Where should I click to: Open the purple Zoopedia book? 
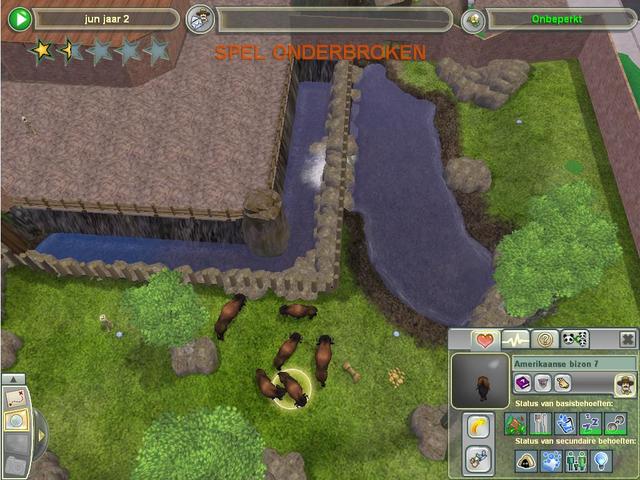click(521, 382)
